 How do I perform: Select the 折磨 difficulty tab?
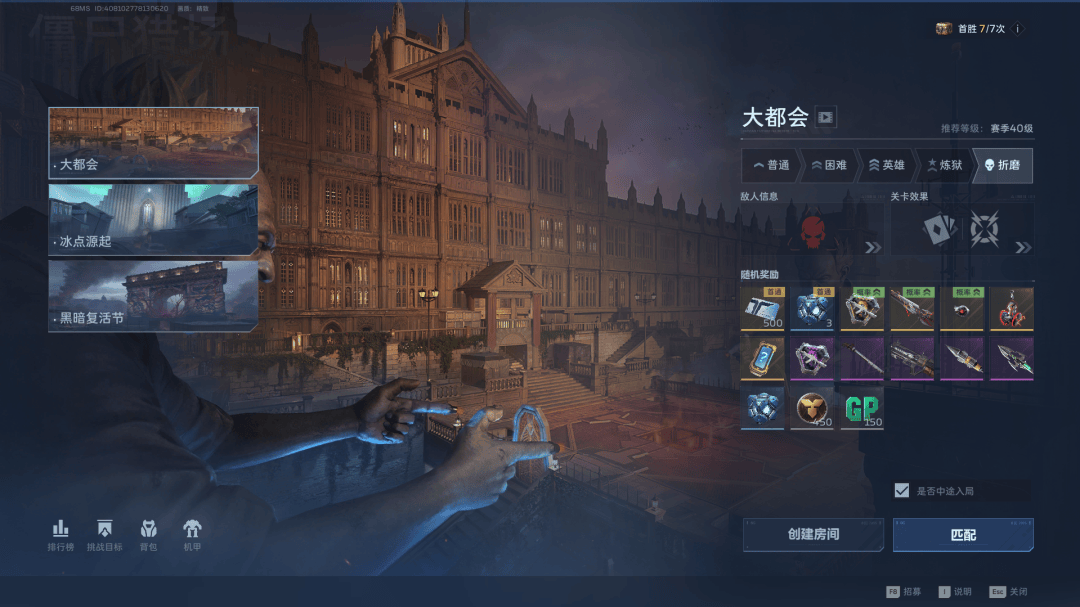(x=1003, y=165)
